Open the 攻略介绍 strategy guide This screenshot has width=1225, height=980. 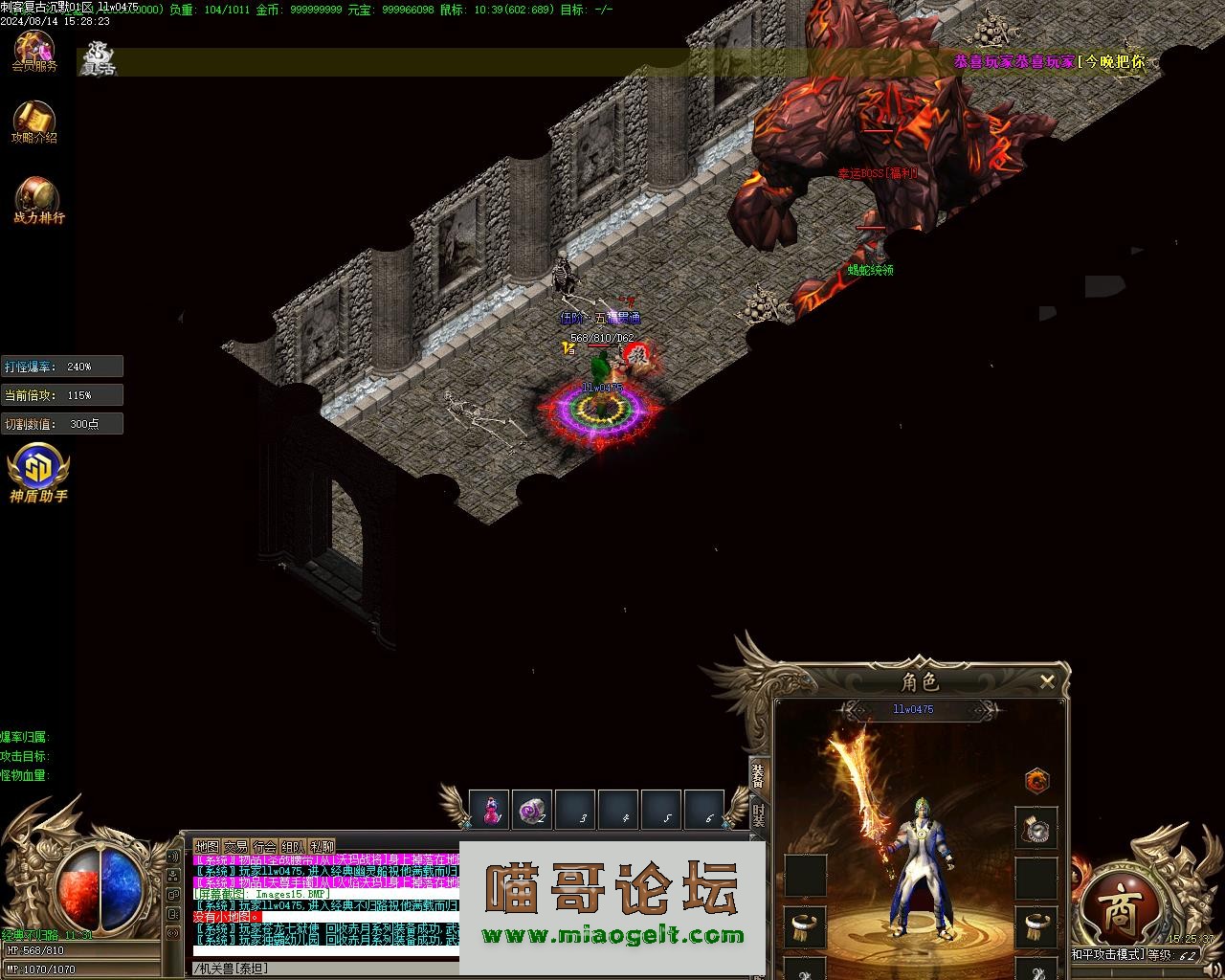pos(34,122)
